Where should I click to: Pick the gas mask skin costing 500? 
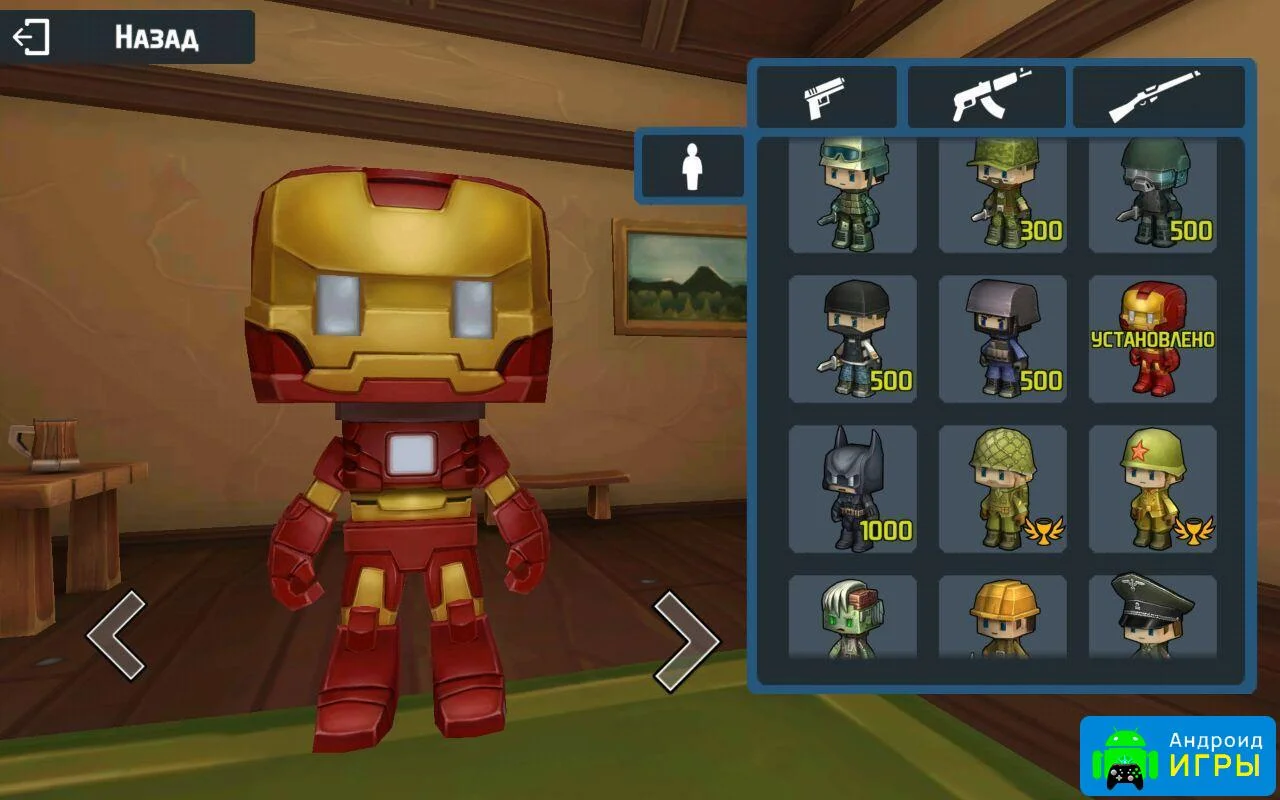coord(1152,195)
